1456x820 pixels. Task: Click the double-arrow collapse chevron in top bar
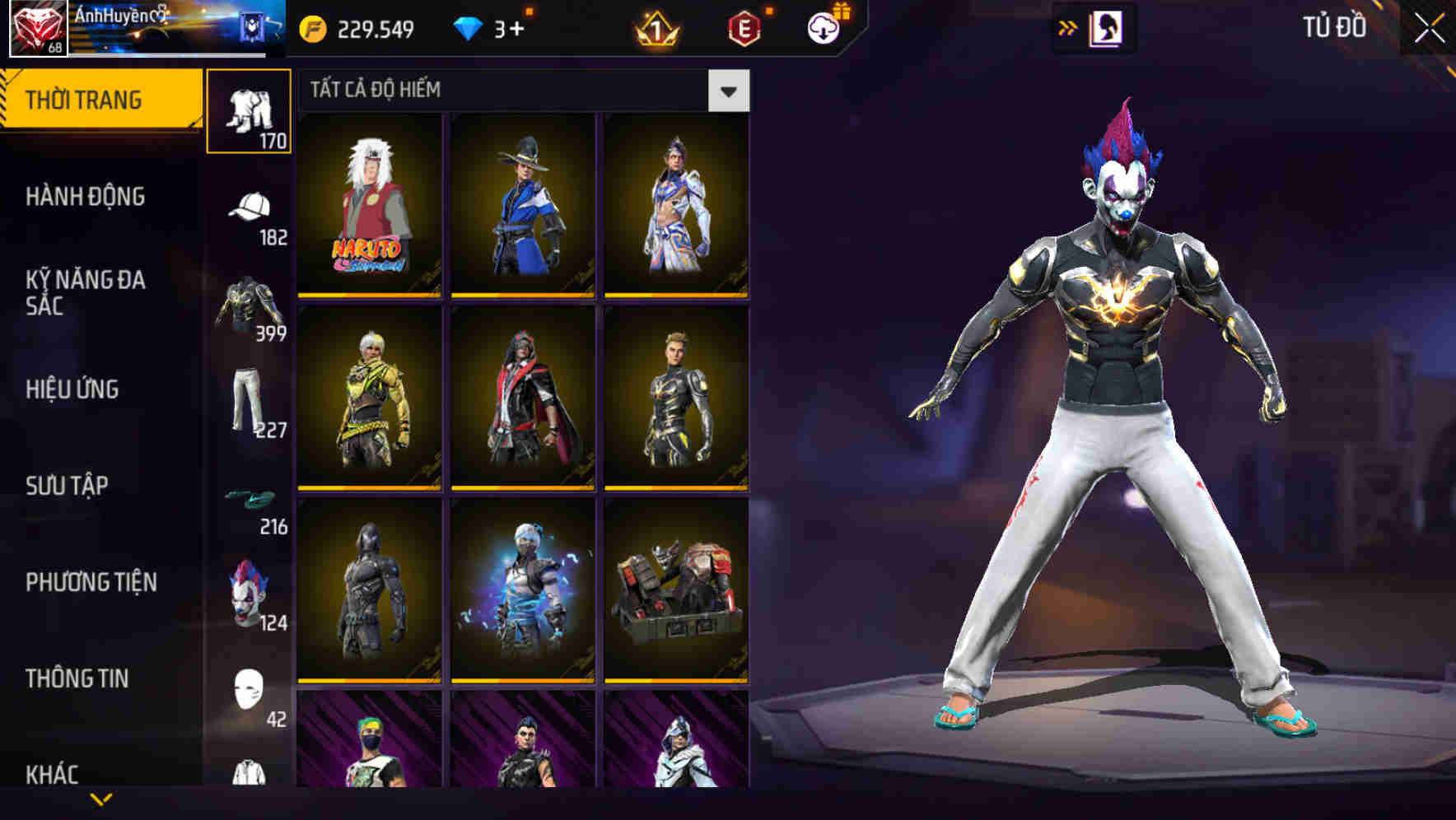tap(1068, 27)
